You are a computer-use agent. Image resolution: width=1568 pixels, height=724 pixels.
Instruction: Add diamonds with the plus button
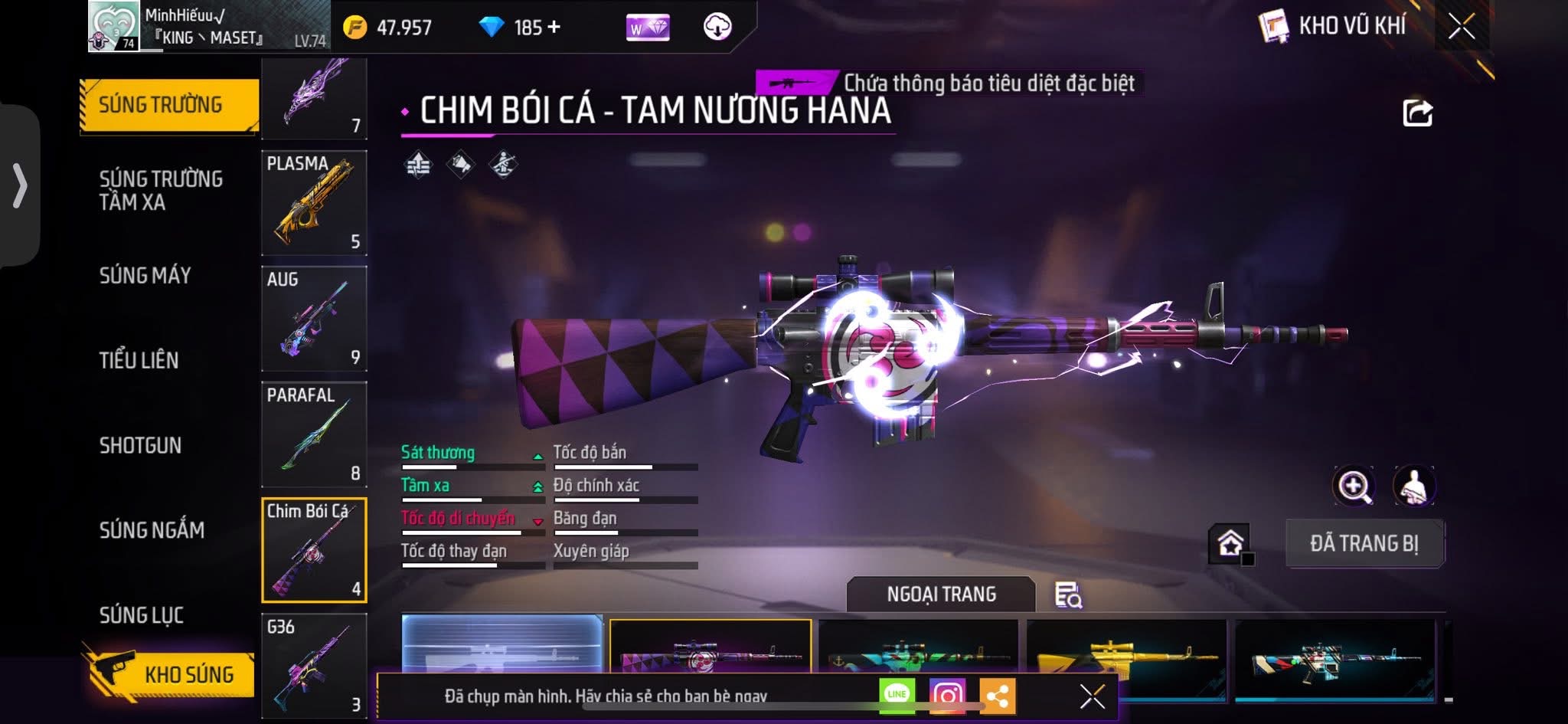(554, 28)
